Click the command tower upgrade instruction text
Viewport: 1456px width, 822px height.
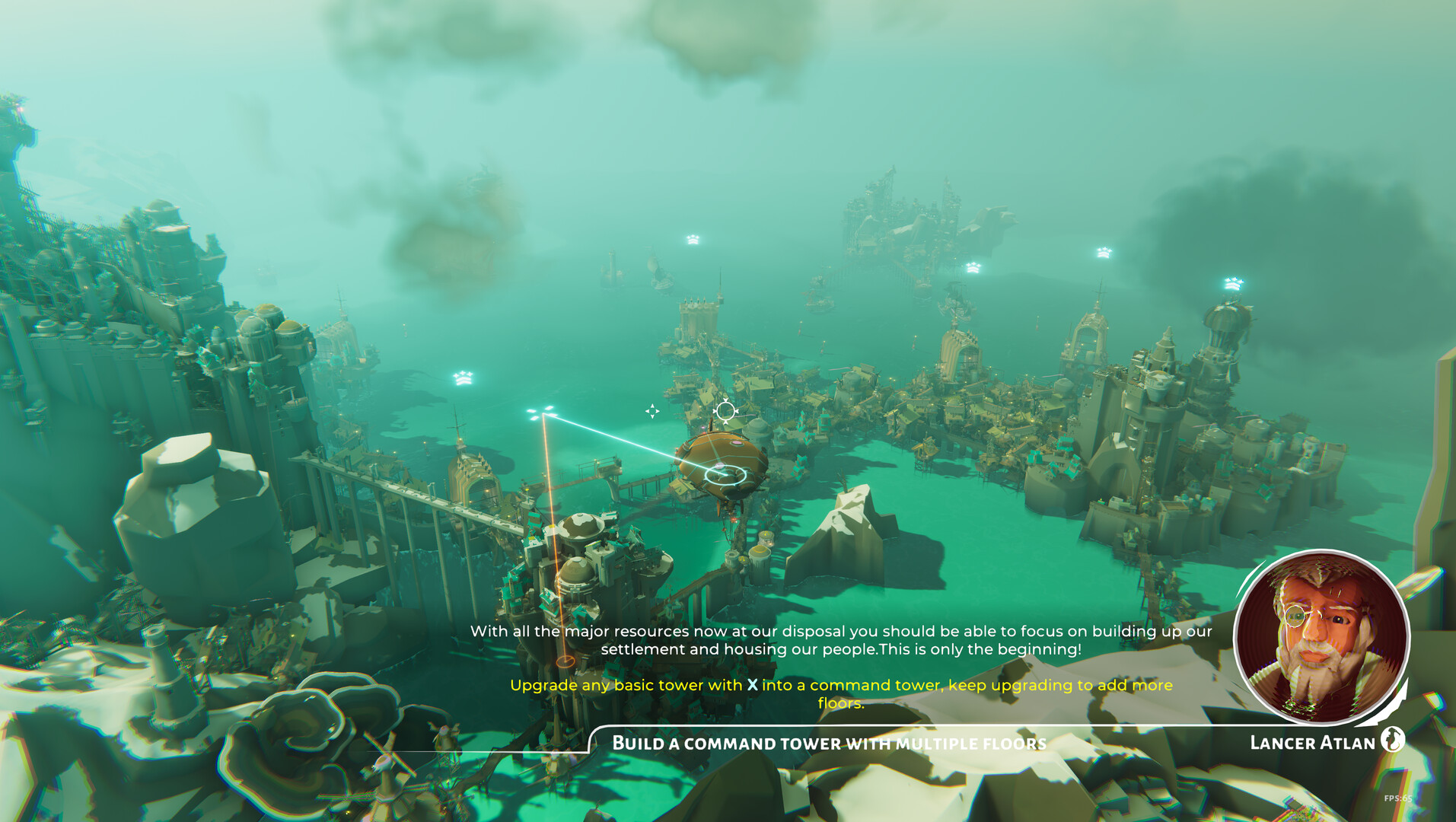click(x=837, y=693)
